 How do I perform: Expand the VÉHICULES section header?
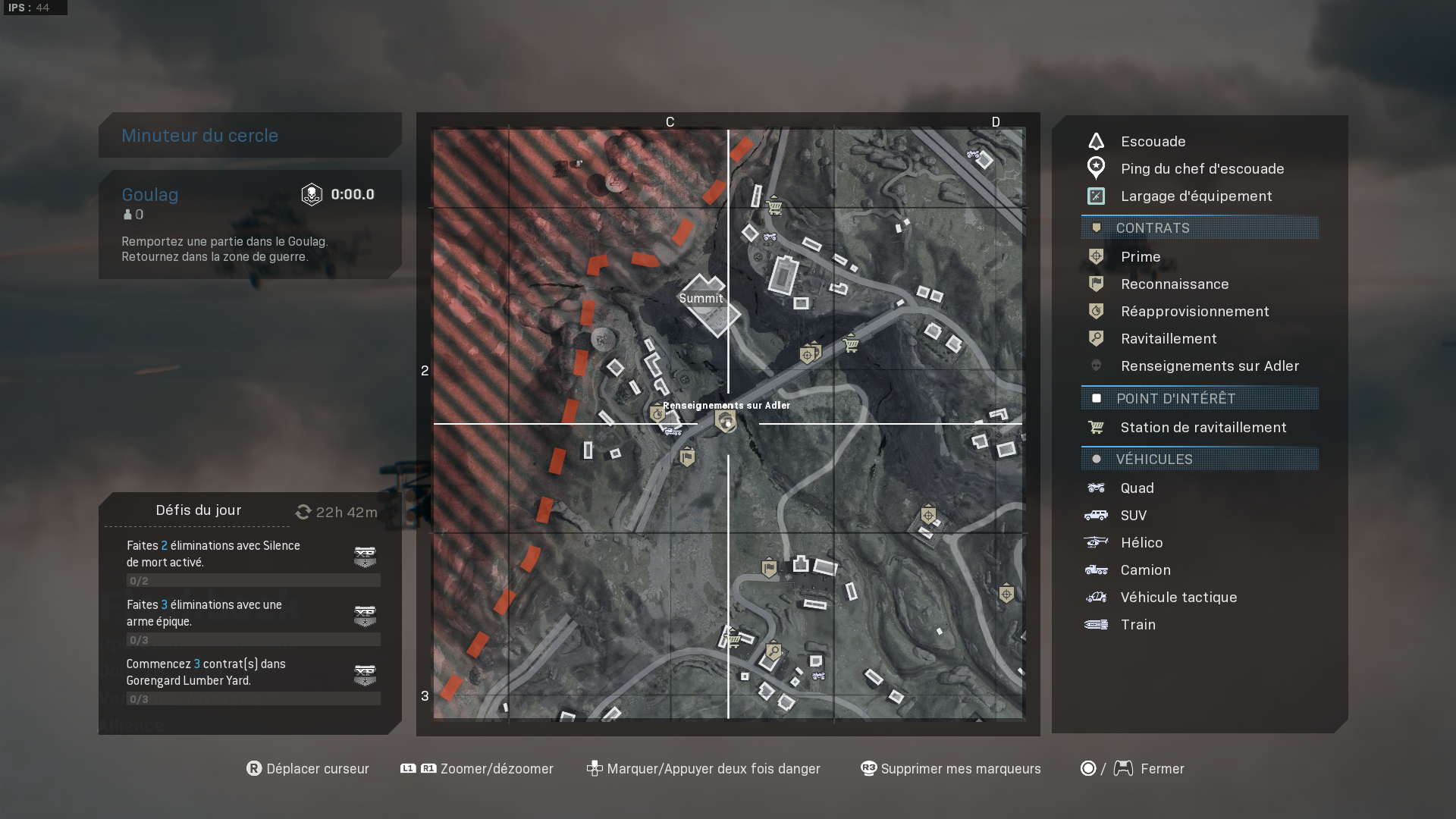[1198, 459]
